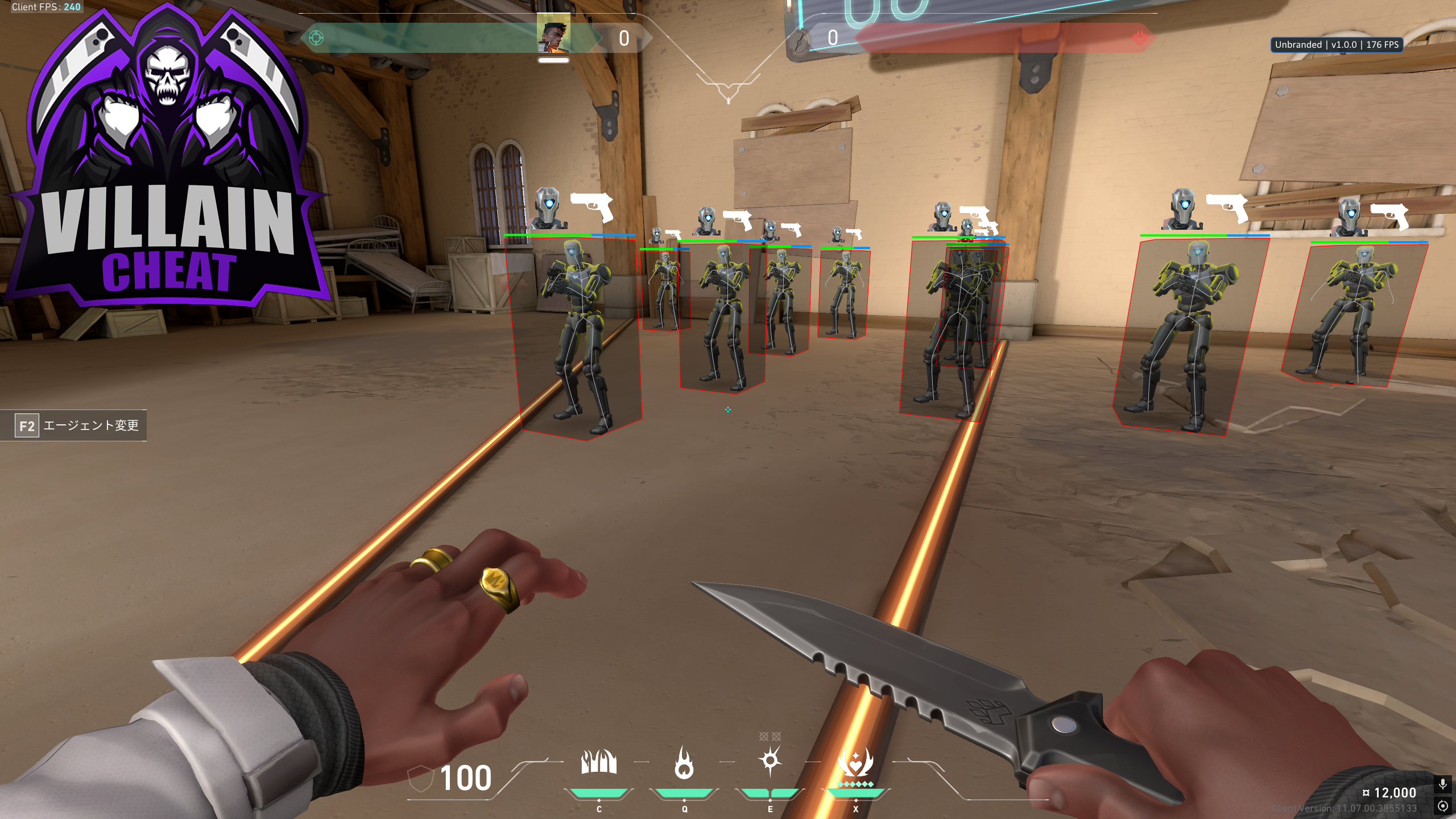1456x819 pixels.
Task: Select the single flame ability icon
Action: [684, 763]
